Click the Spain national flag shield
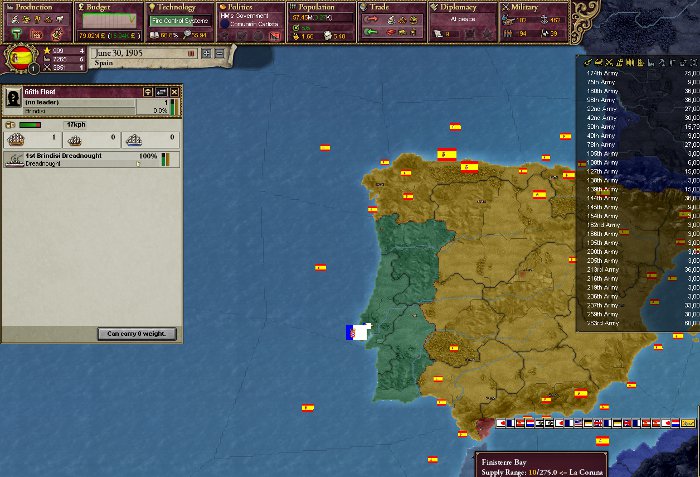The image size is (700, 477). tap(22, 57)
